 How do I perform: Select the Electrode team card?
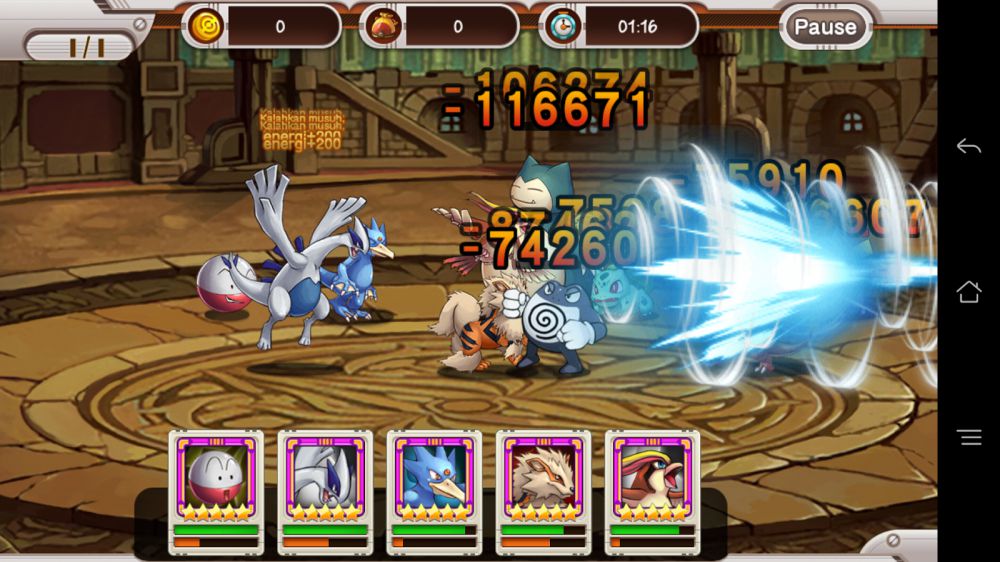216,478
